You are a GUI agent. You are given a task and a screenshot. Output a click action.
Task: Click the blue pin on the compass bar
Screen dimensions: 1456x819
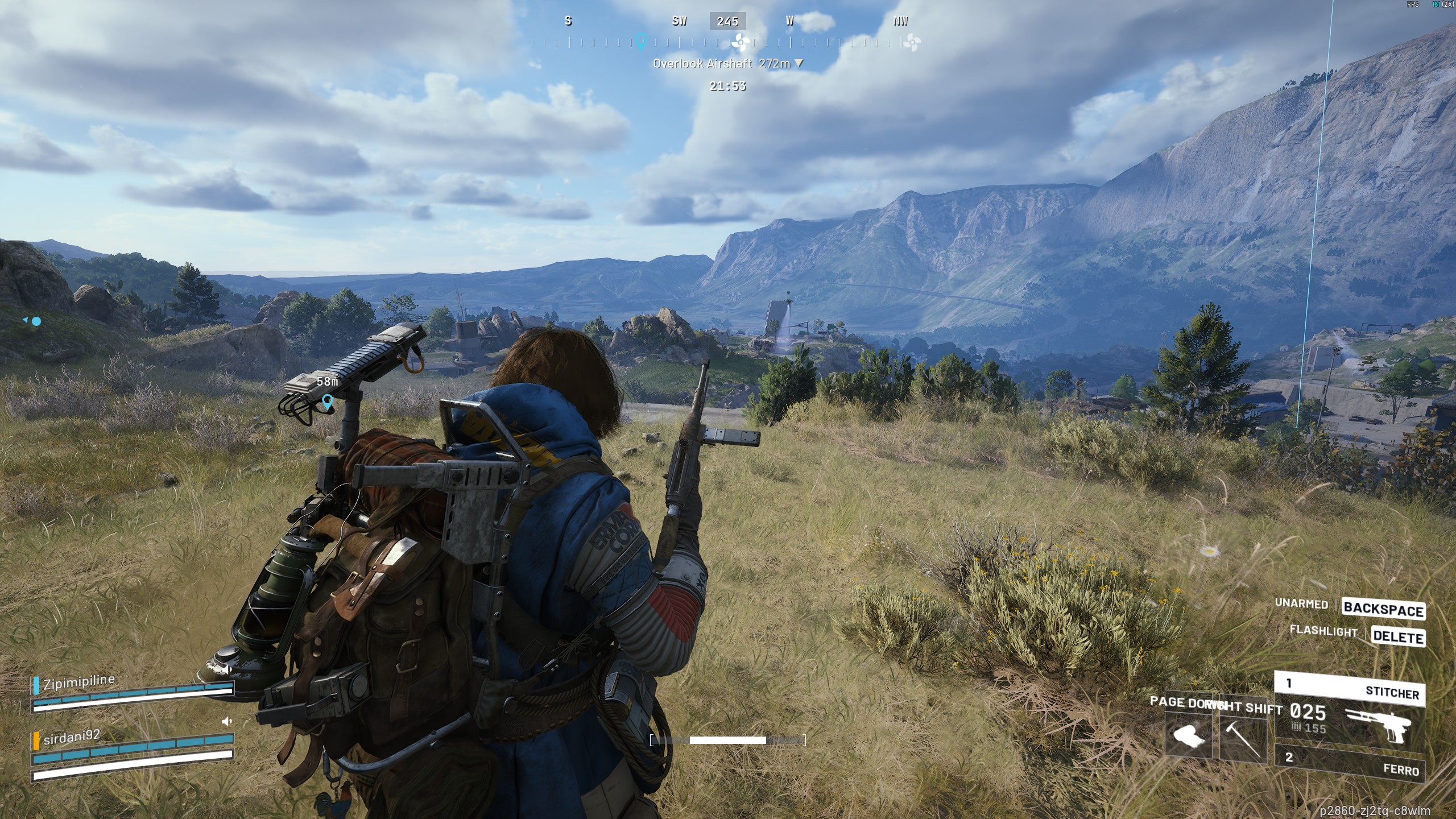coord(641,41)
